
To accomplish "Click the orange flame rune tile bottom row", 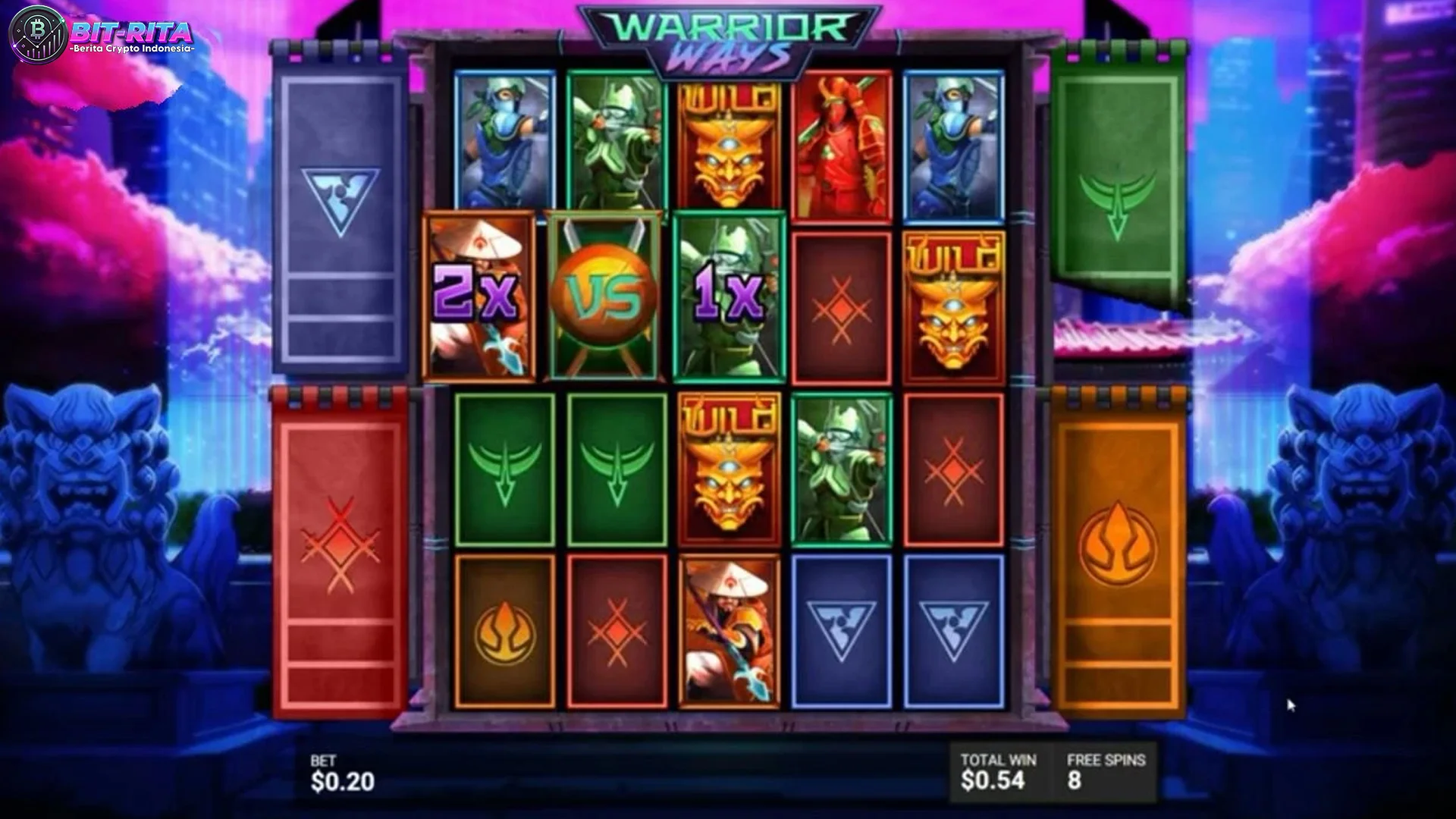I will click(x=504, y=629).
